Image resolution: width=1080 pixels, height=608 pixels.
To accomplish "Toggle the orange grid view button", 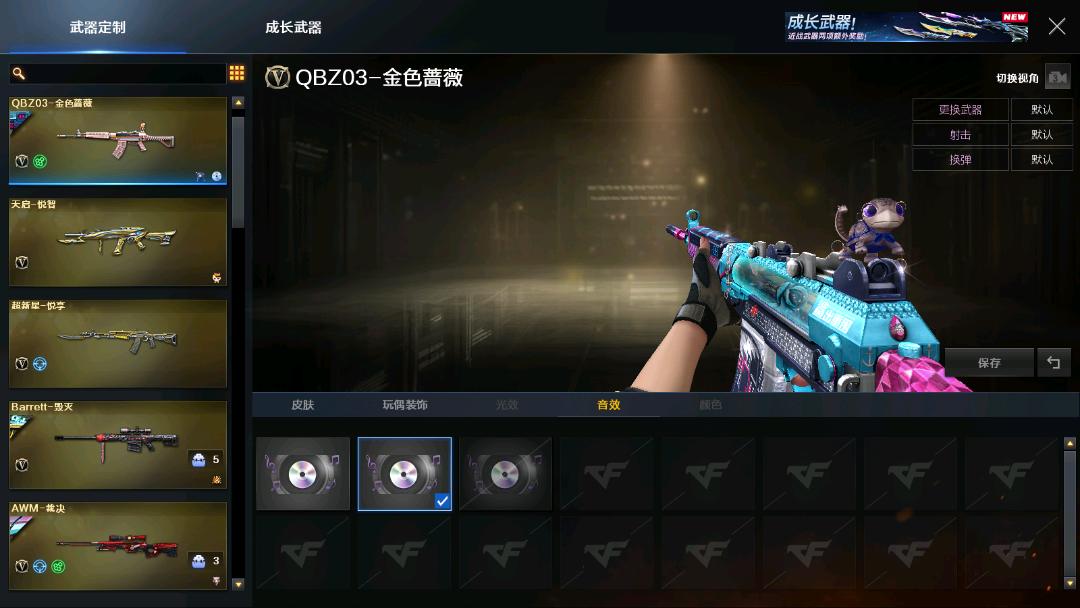I will pos(237,73).
